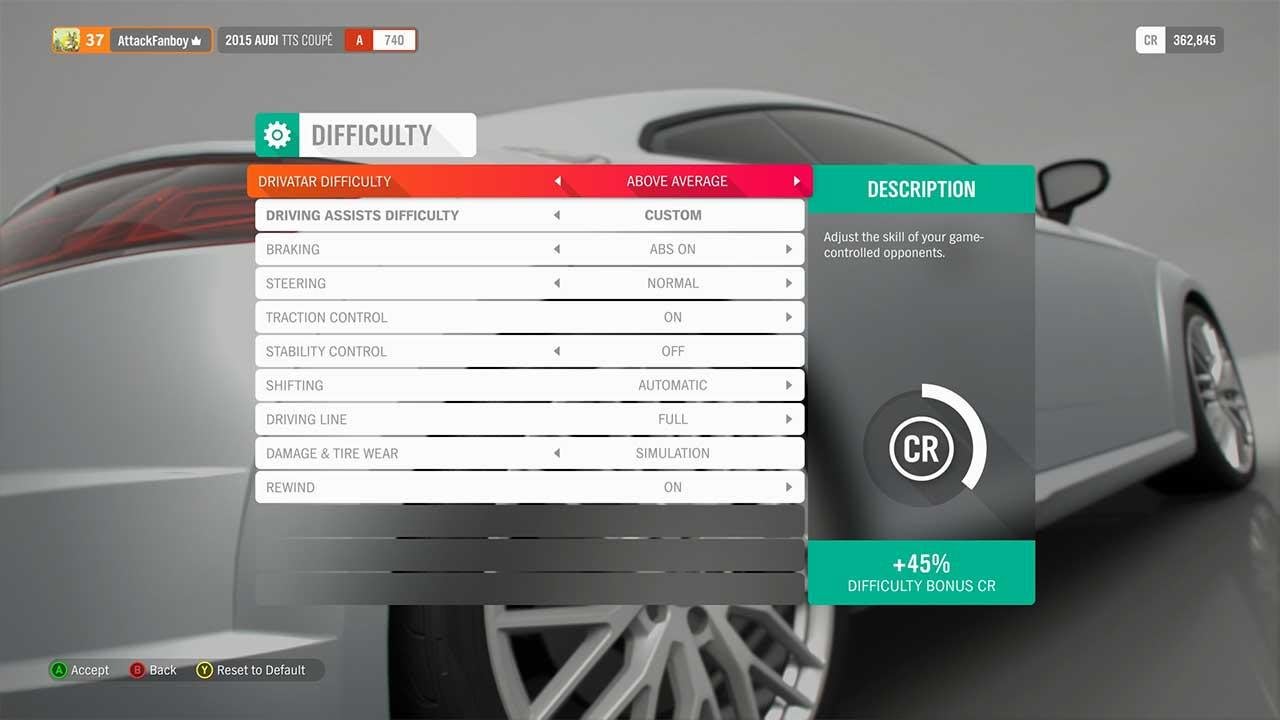Click right arrow on Drivatar Difficulty
Viewport: 1280px width, 720px height.
point(797,182)
